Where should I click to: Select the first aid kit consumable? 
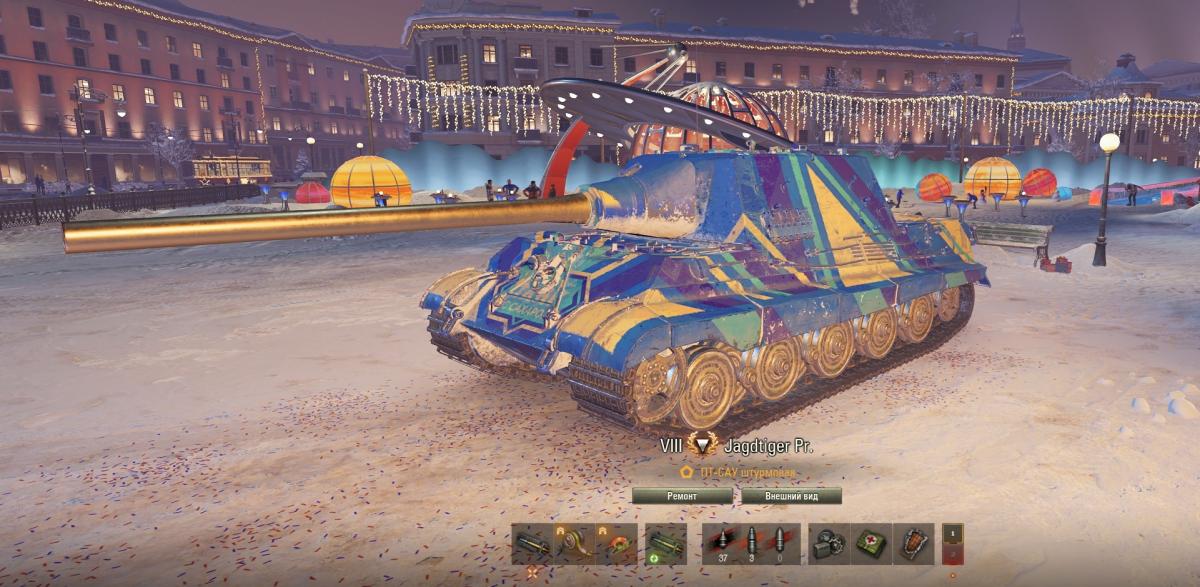[871, 544]
